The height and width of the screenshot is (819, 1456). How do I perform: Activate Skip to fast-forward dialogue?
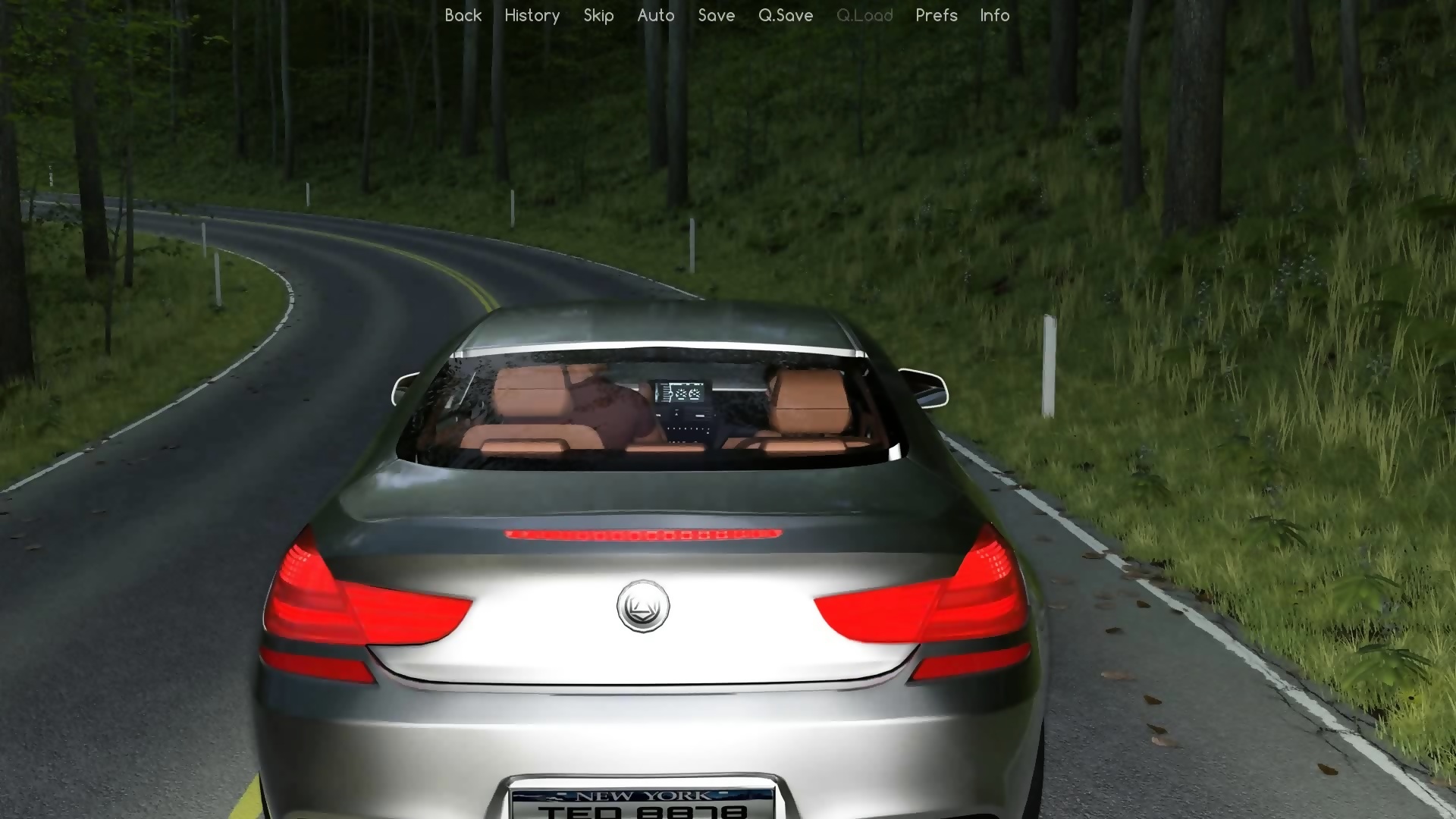coord(598,15)
